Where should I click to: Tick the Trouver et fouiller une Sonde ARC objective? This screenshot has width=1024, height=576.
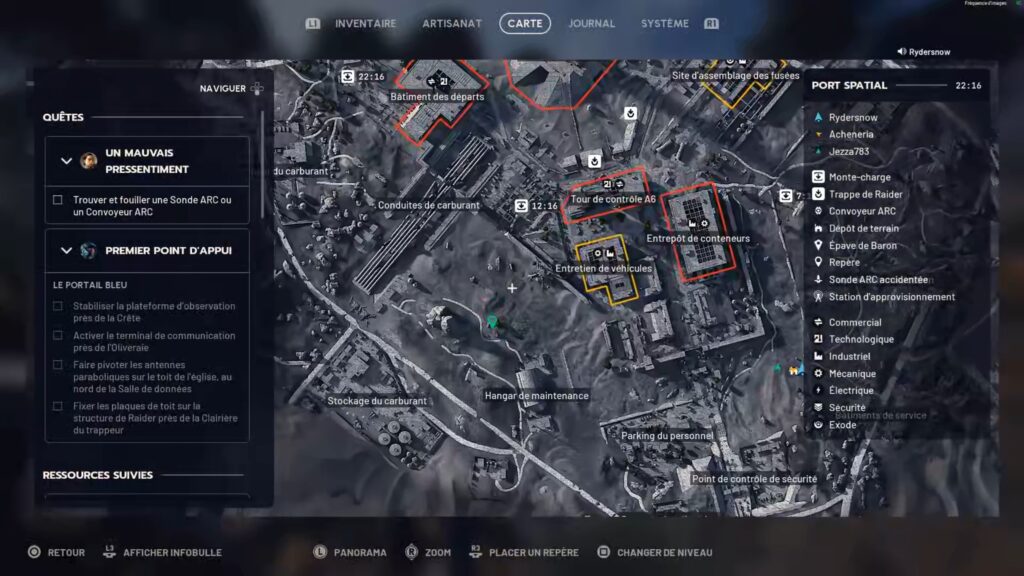[58, 200]
